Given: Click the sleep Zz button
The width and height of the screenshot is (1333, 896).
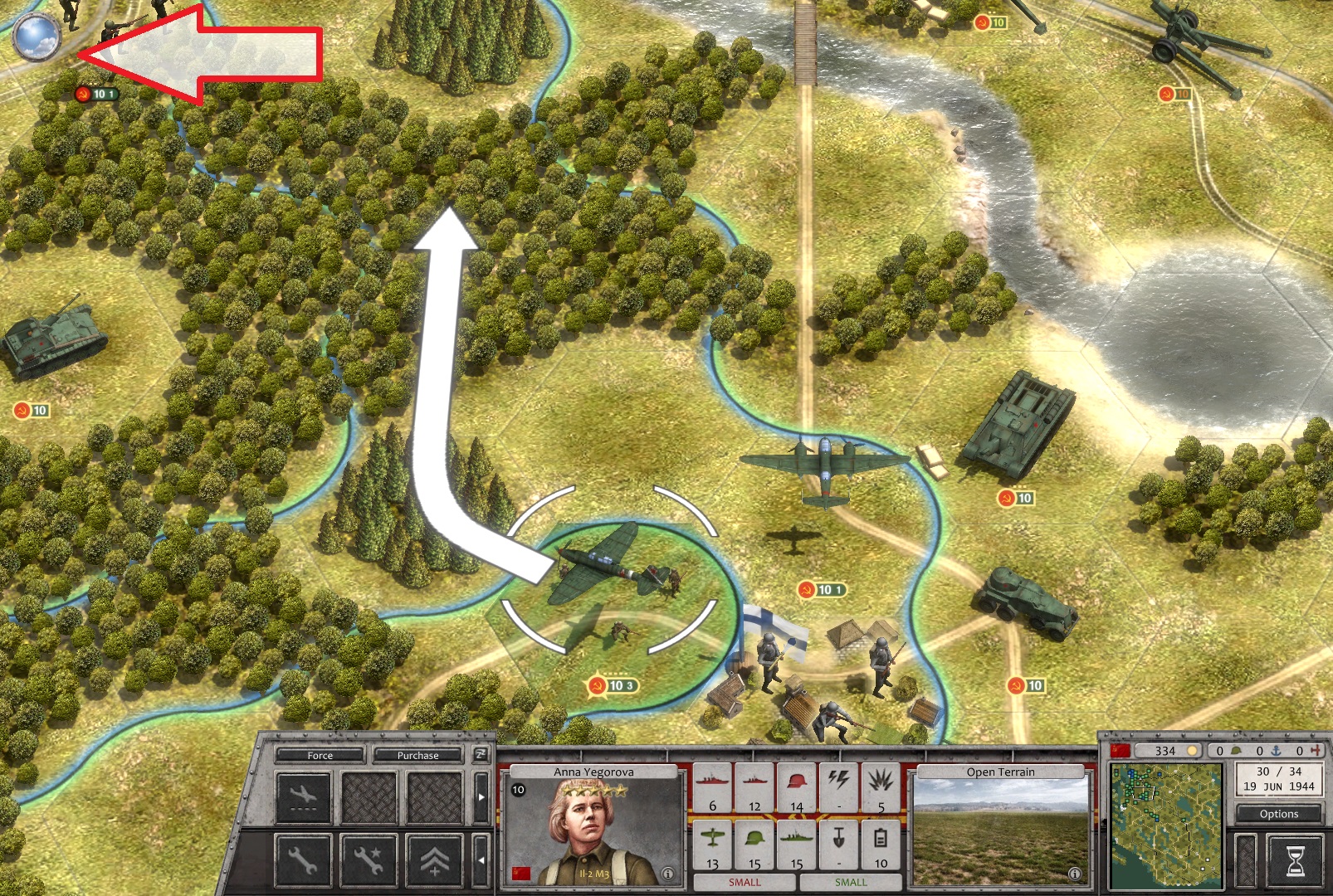Looking at the screenshot, I should [x=481, y=754].
